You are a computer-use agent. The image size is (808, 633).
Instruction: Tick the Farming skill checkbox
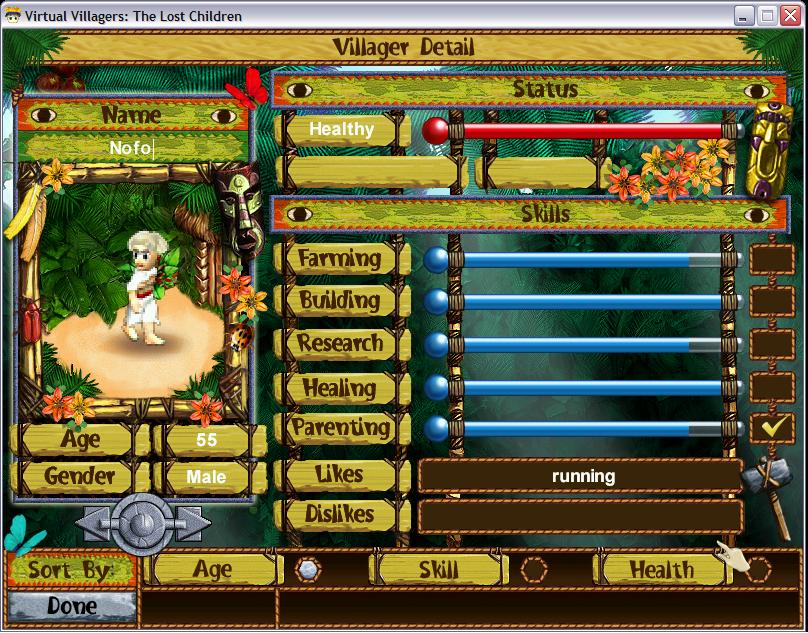pyautogui.click(x=771, y=259)
